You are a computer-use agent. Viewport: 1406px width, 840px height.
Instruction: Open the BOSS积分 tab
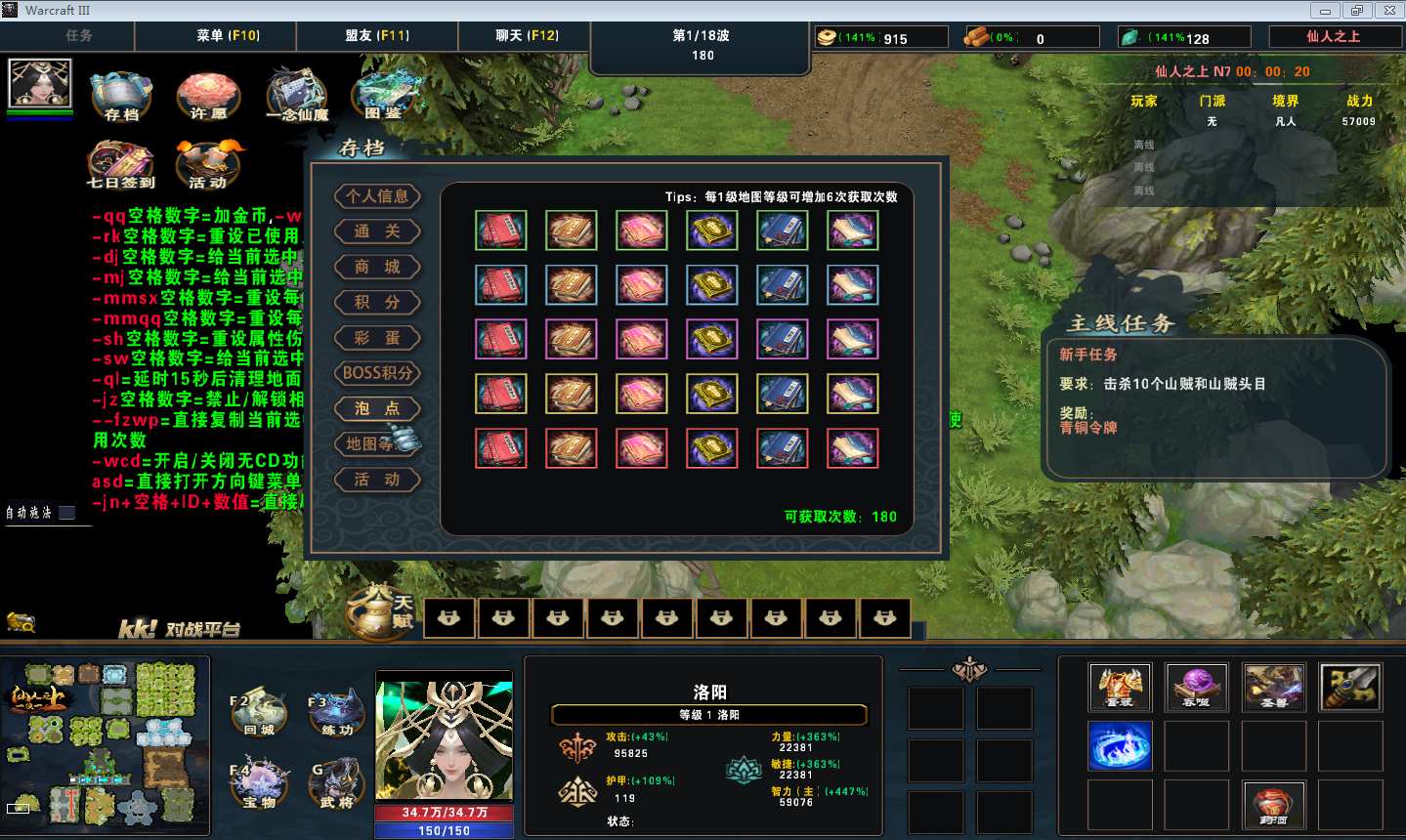[377, 373]
